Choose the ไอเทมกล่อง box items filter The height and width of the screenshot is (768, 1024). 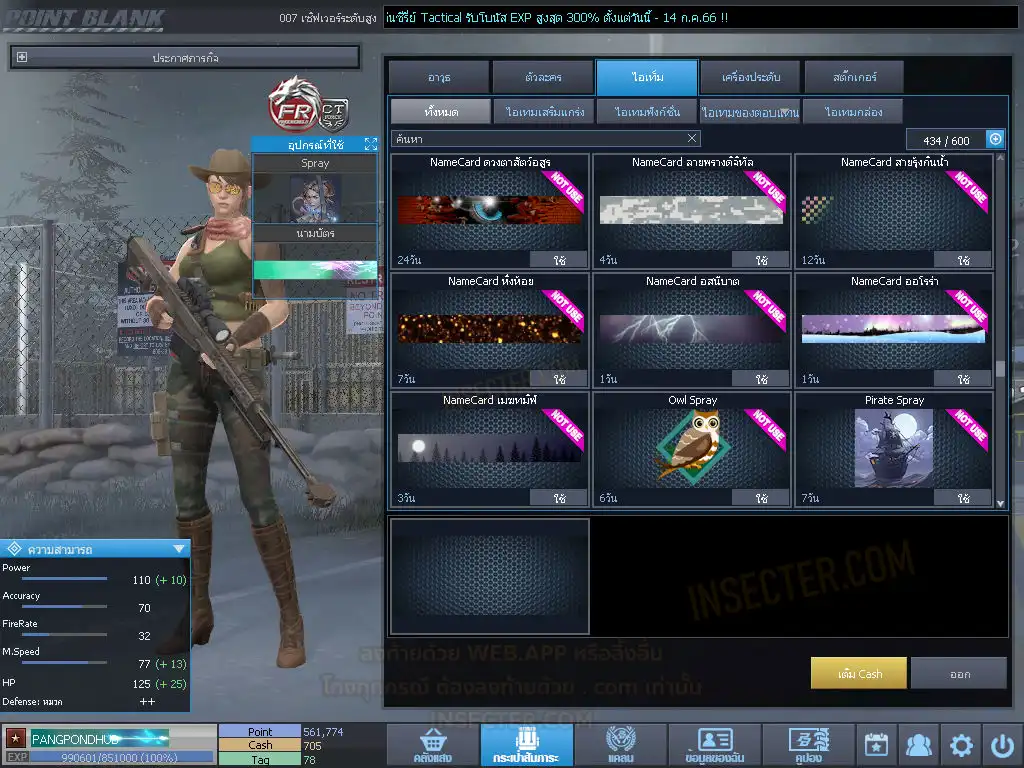tap(853, 112)
